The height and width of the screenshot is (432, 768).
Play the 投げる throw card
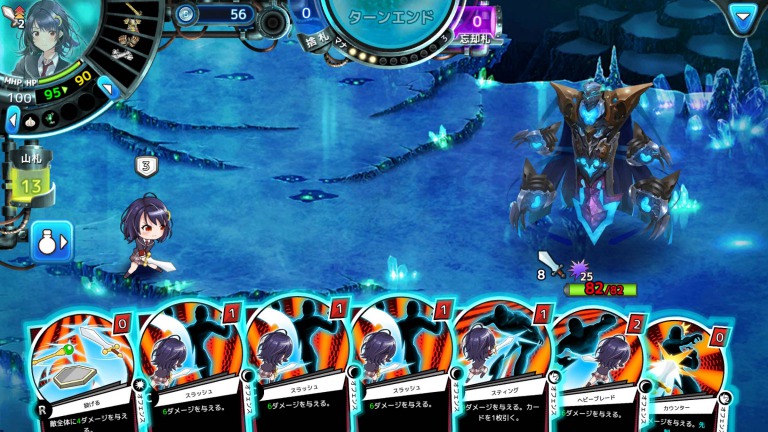[x=78, y=368]
